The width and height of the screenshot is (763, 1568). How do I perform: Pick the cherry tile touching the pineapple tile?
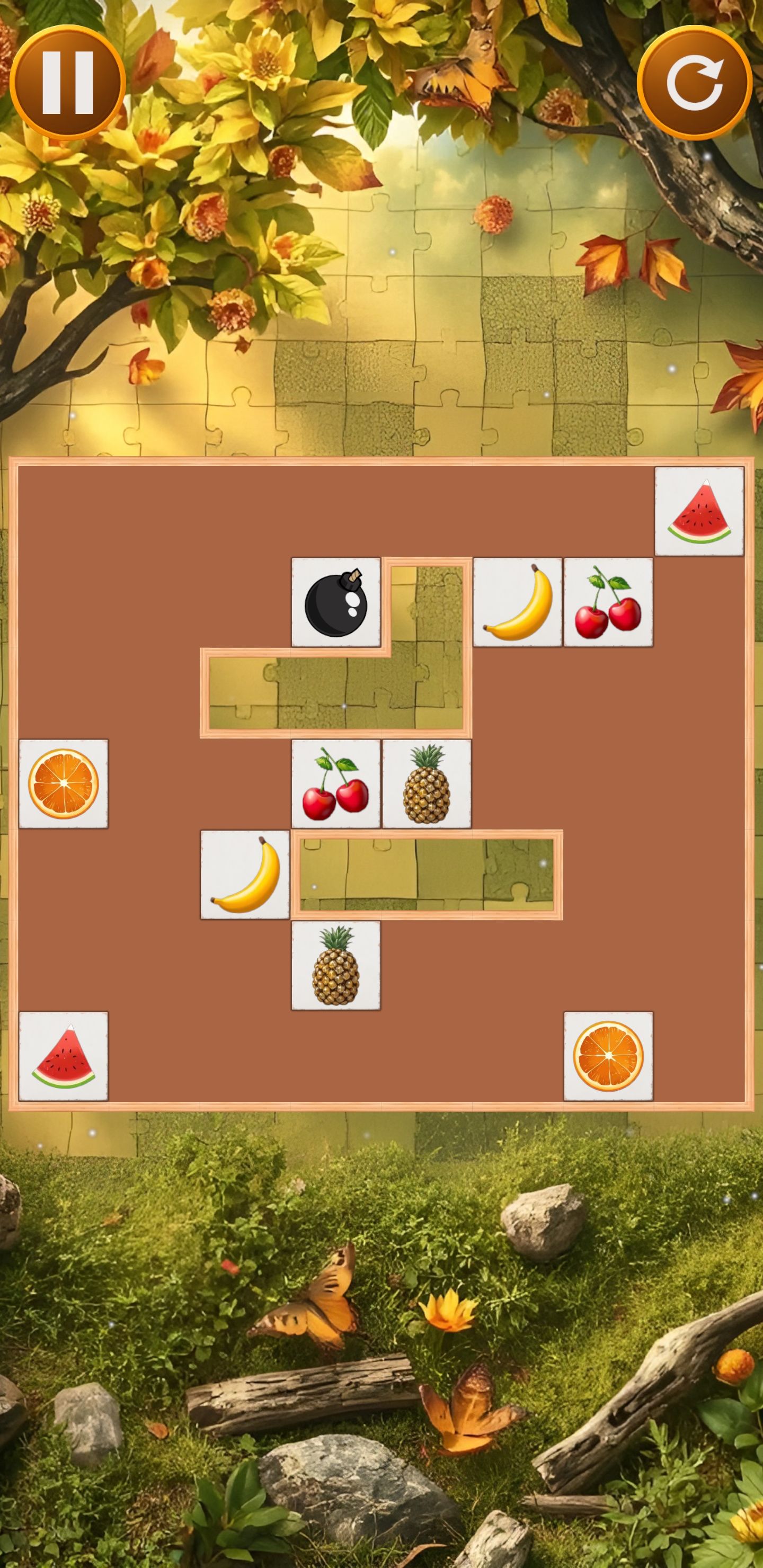click(x=335, y=783)
